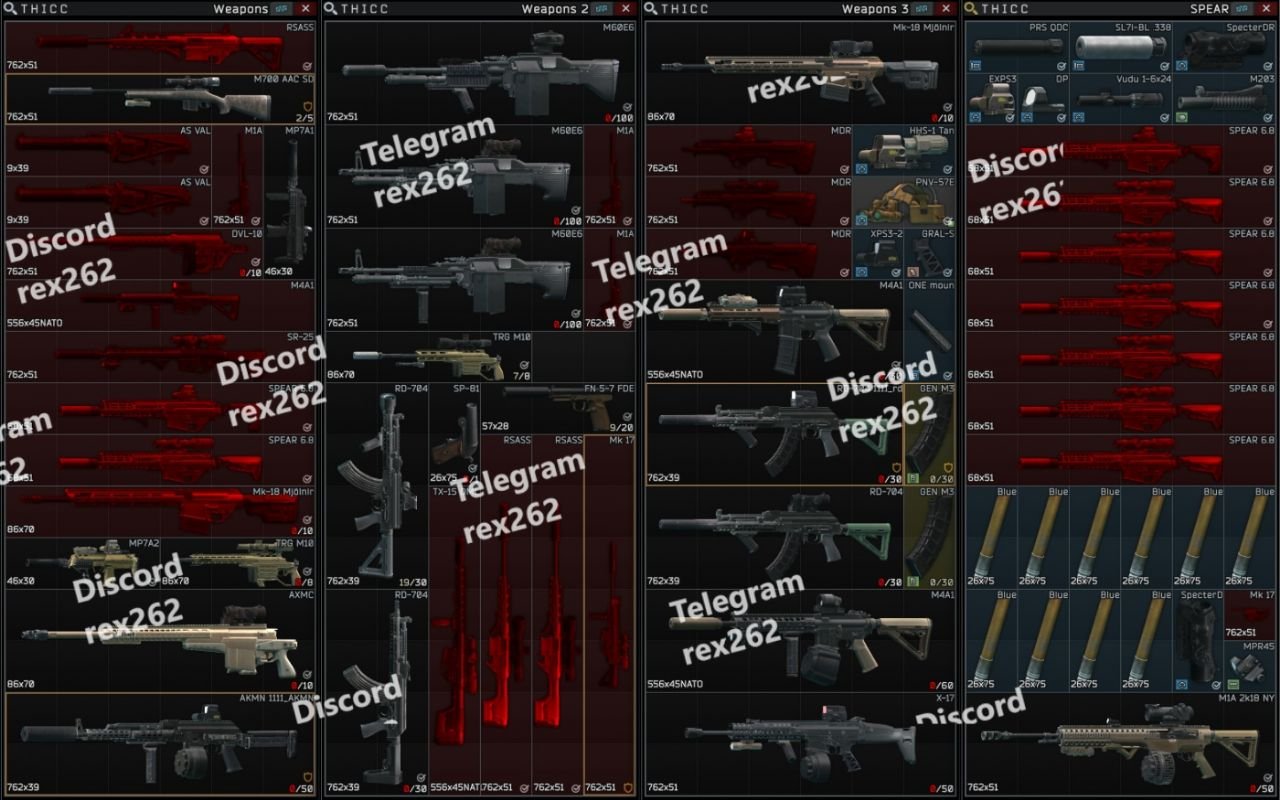Select the PRS QDC suppressor
This screenshot has height=800, width=1280.
(1017, 47)
